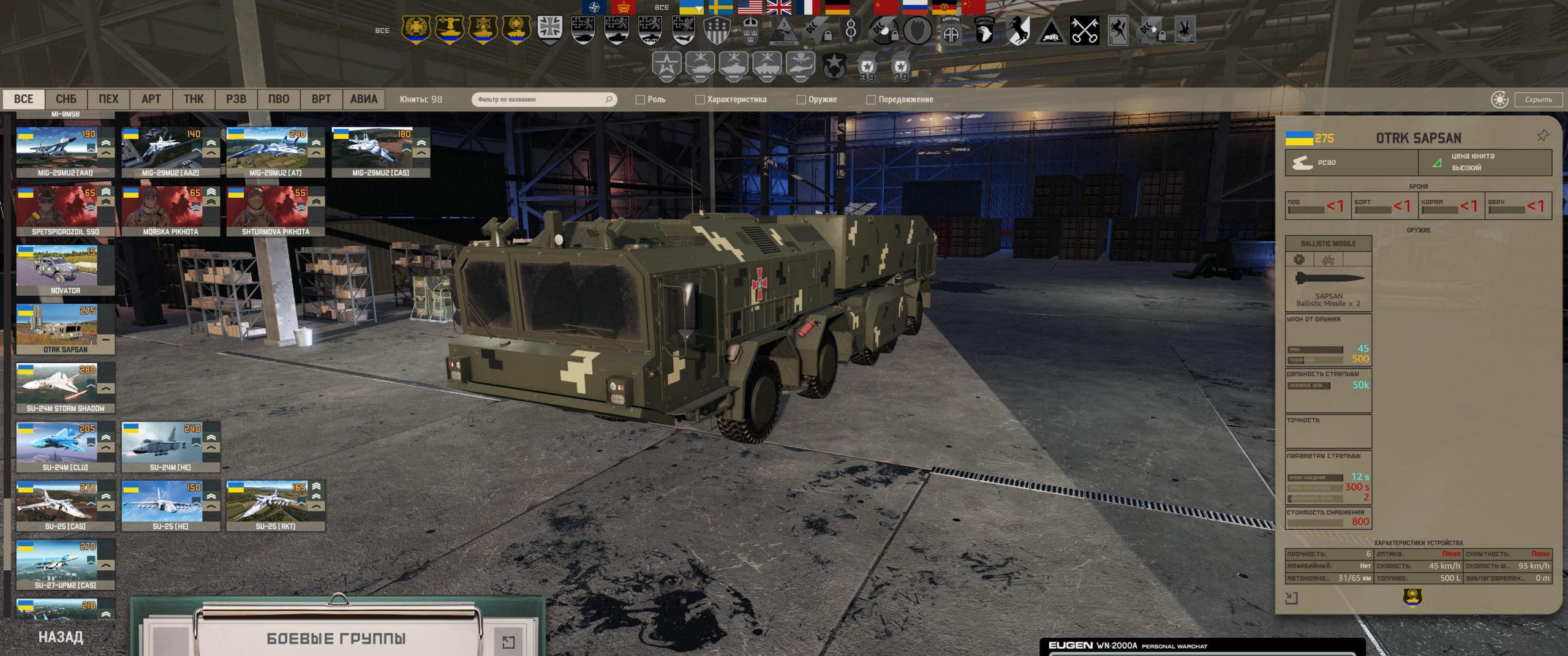1568x656 pixels.
Task: Switch to the АВИА category tab
Action: (x=364, y=99)
